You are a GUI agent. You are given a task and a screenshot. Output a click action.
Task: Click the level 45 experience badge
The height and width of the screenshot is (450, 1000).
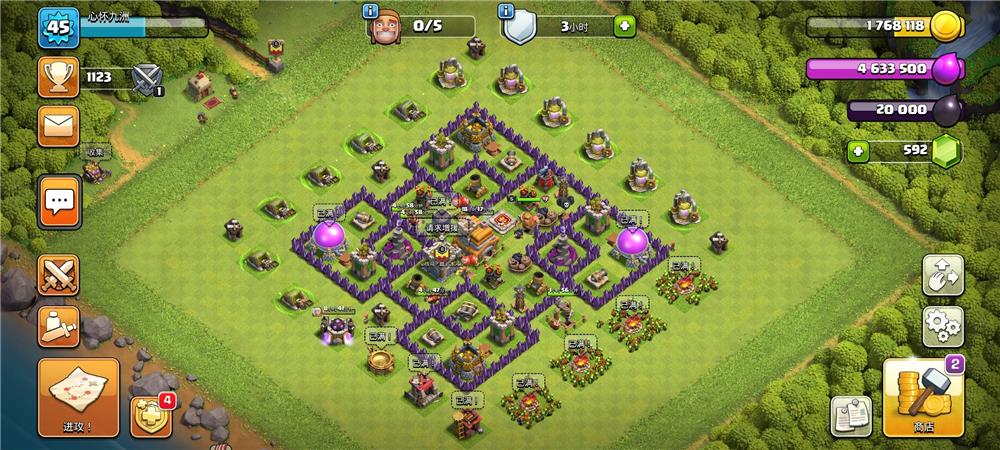coord(58,27)
